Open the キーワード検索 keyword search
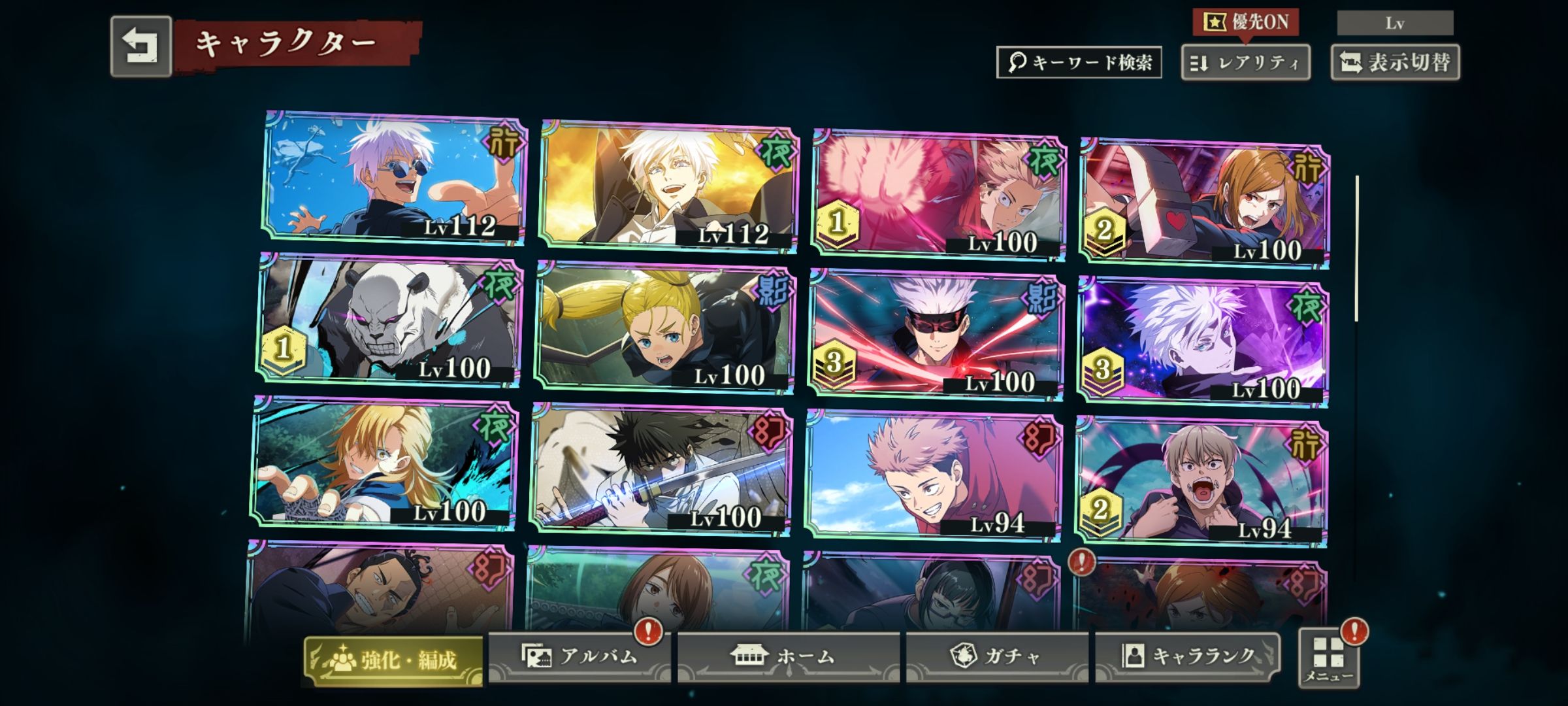Image resolution: width=1568 pixels, height=706 pixels. coord(1079,63)
